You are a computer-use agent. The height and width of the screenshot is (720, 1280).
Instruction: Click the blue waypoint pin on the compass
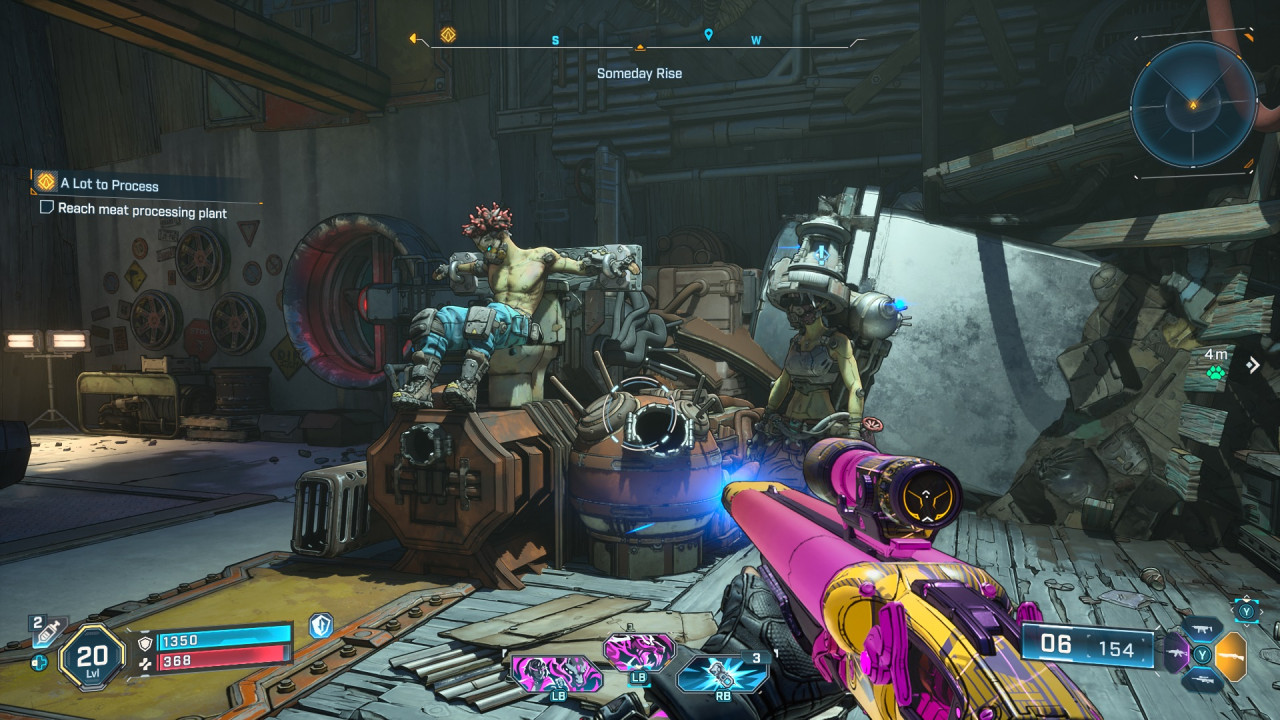[x=710, y=34]
